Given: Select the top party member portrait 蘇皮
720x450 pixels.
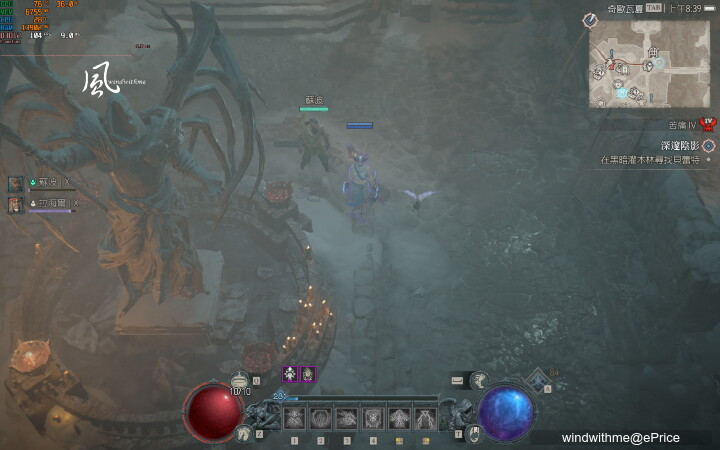Looking at the screenshot, I should coord(16,183).
